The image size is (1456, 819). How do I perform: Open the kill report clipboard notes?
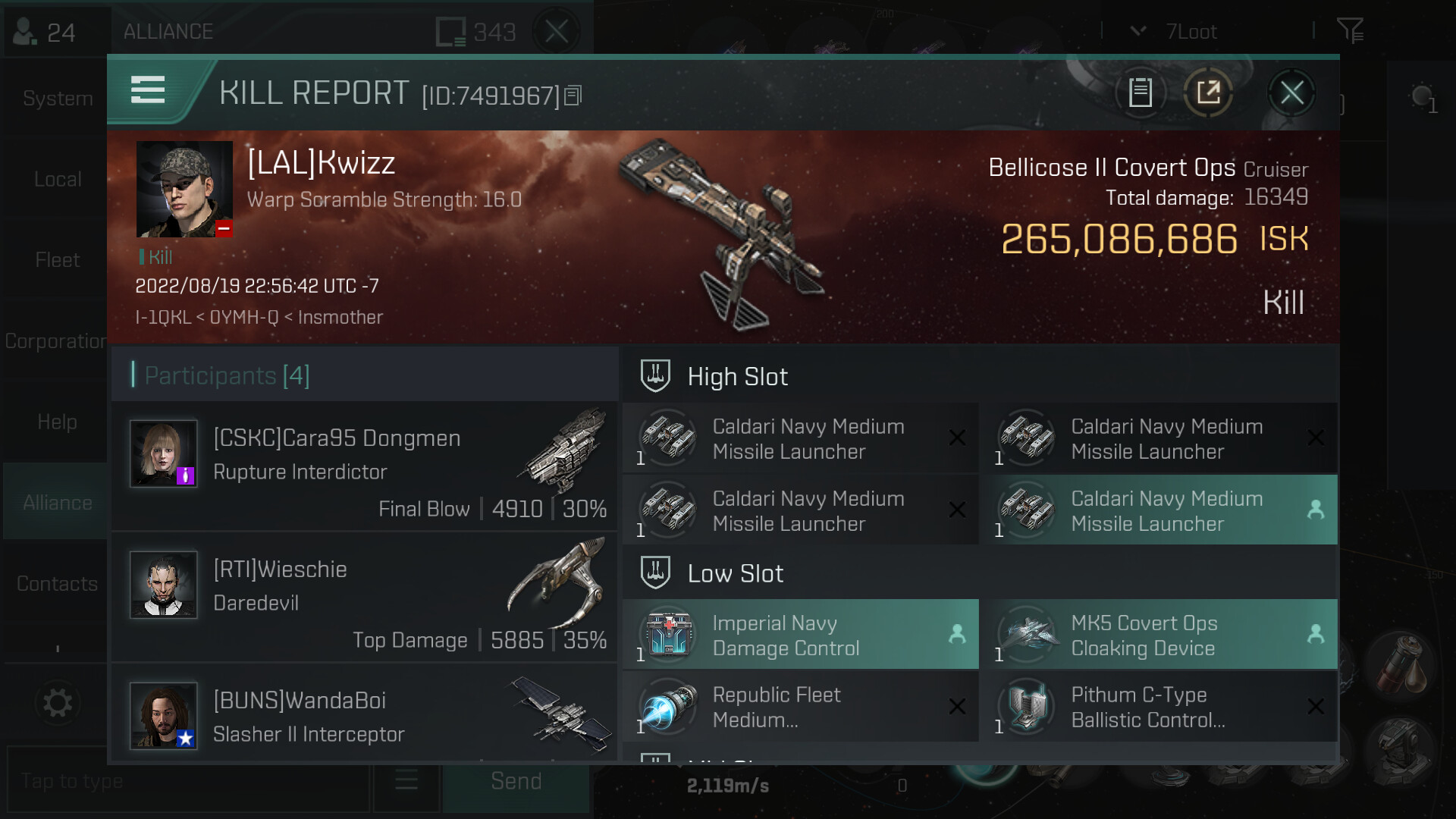click(1141, 93)
